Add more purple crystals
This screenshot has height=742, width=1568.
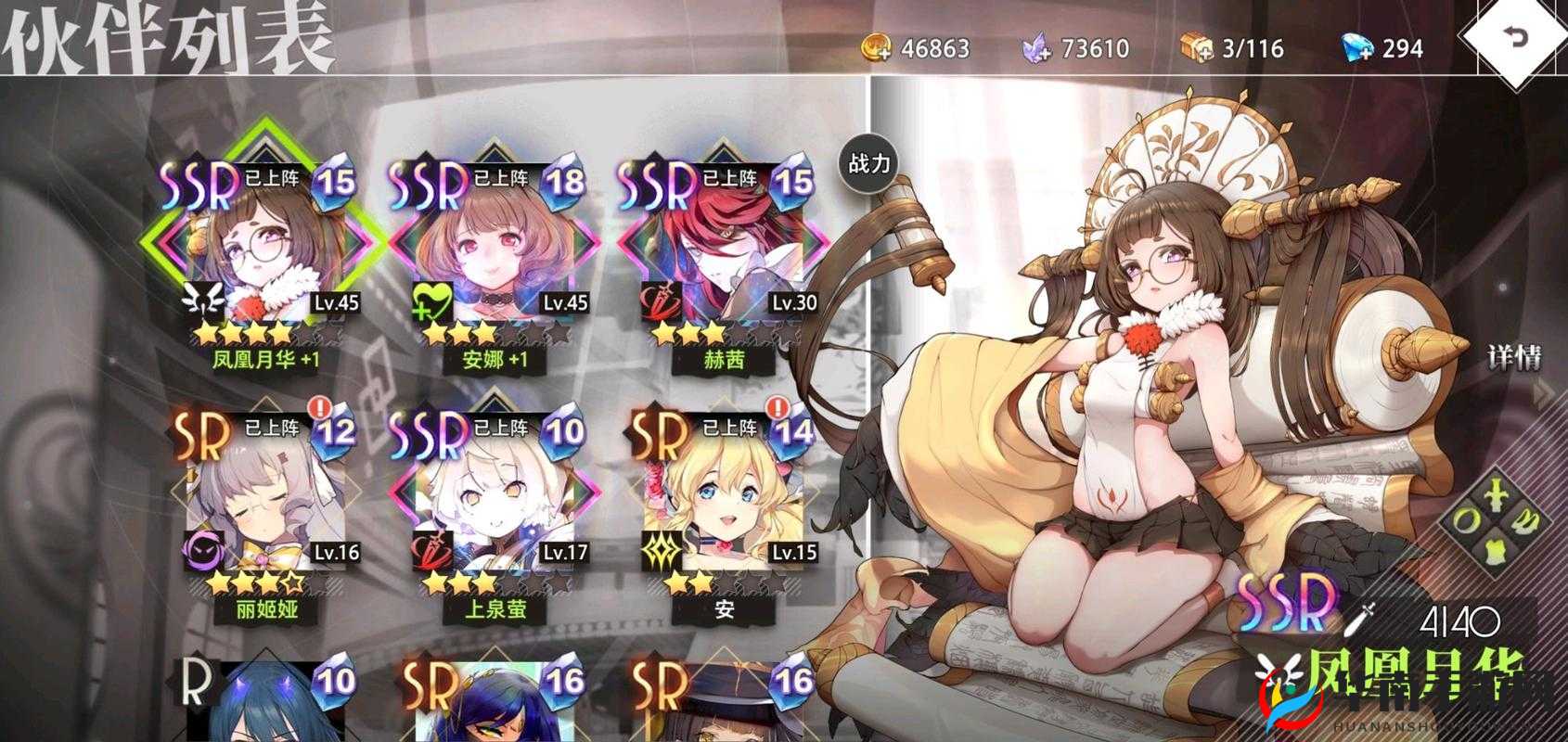pos(1036,47)
